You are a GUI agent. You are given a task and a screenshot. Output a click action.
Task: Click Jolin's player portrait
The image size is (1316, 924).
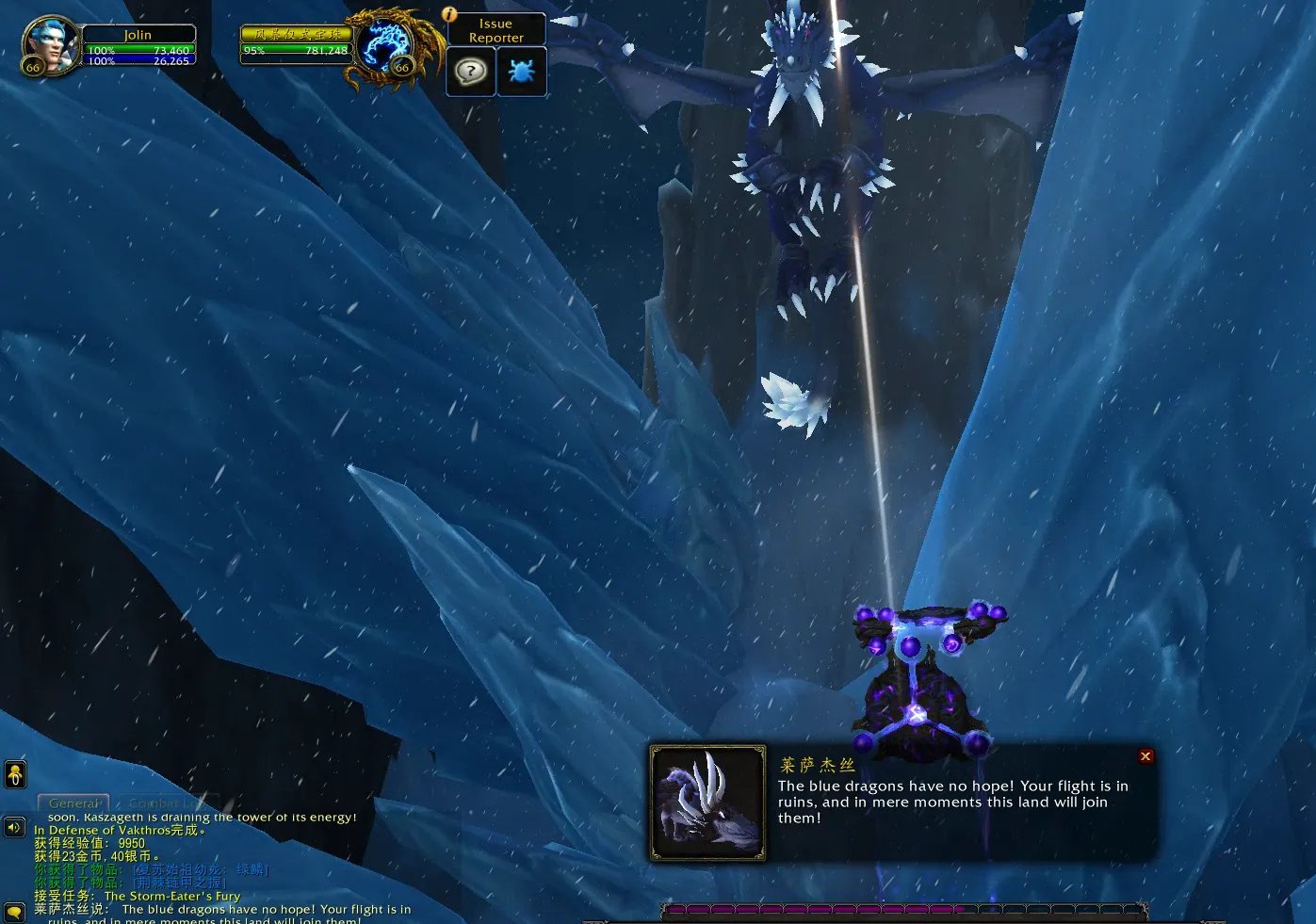pyautogui.click(x=51, y=45)
